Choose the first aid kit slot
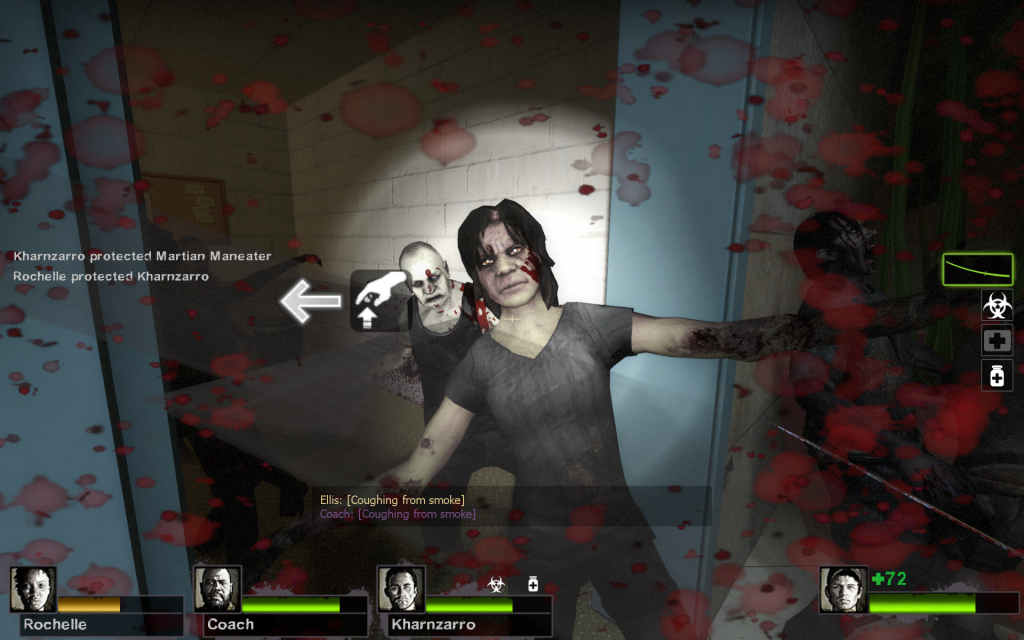 coord(997,340)
